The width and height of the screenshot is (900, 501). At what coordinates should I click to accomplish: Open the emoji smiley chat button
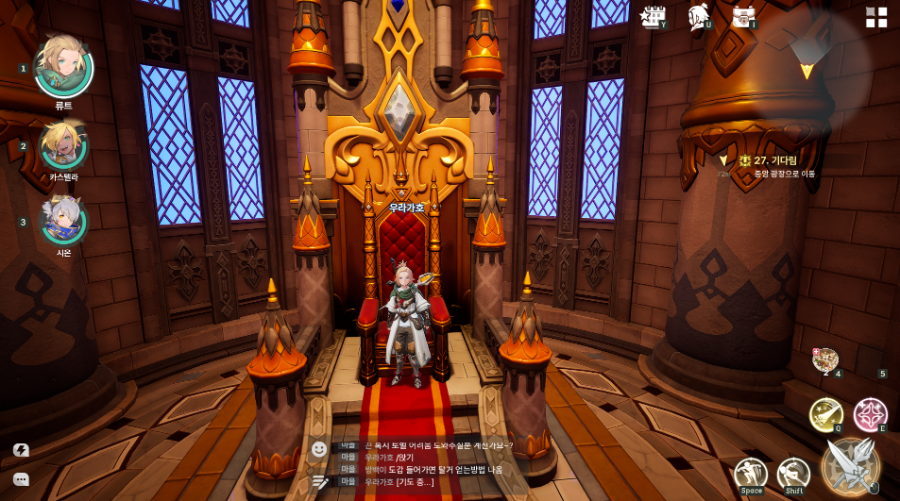tap(319, 449)
